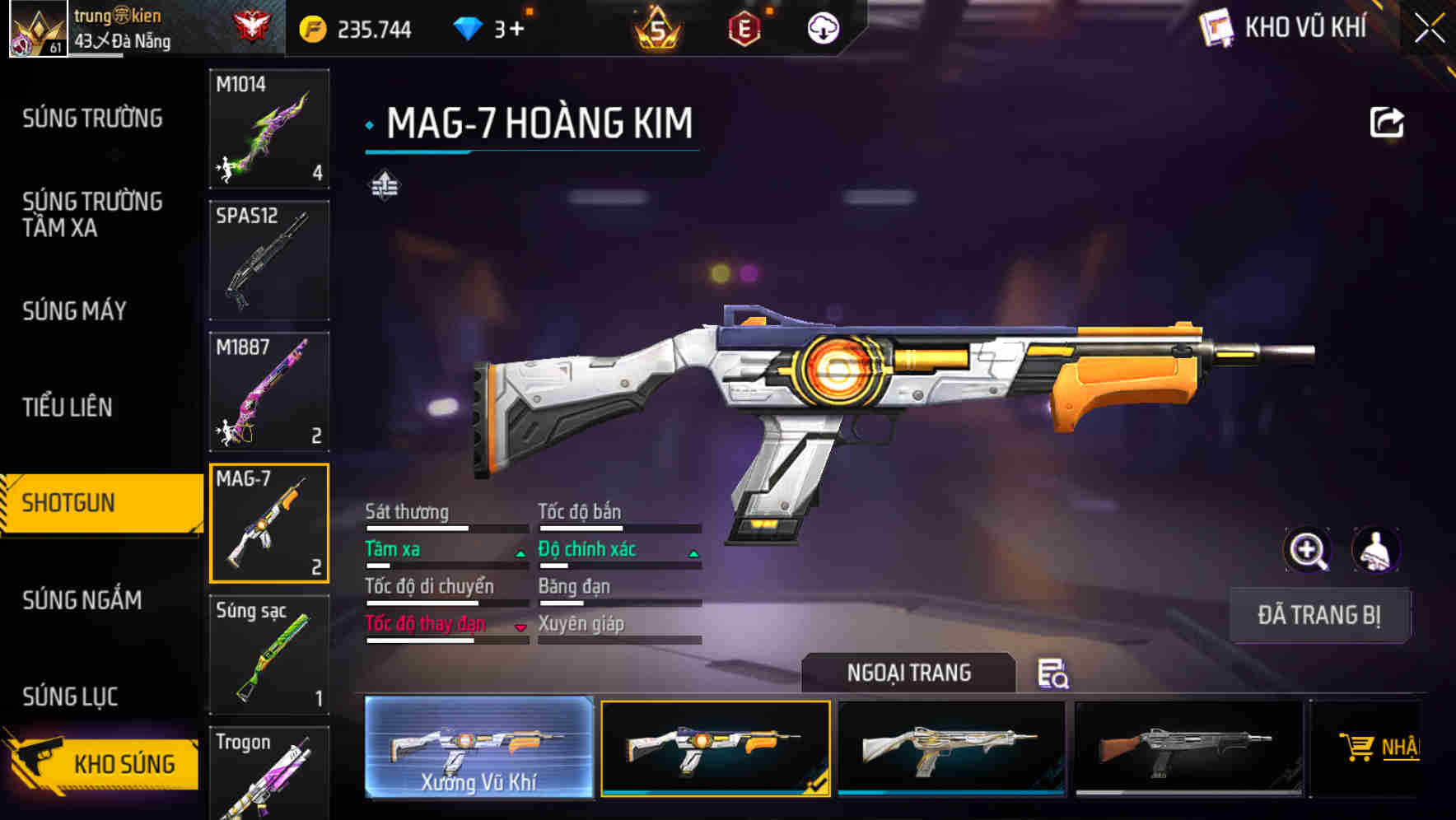Viewport: 1456px width, 820px height.
Task: Select the NGOẠI TRANG tab
Action: [909, 673]
